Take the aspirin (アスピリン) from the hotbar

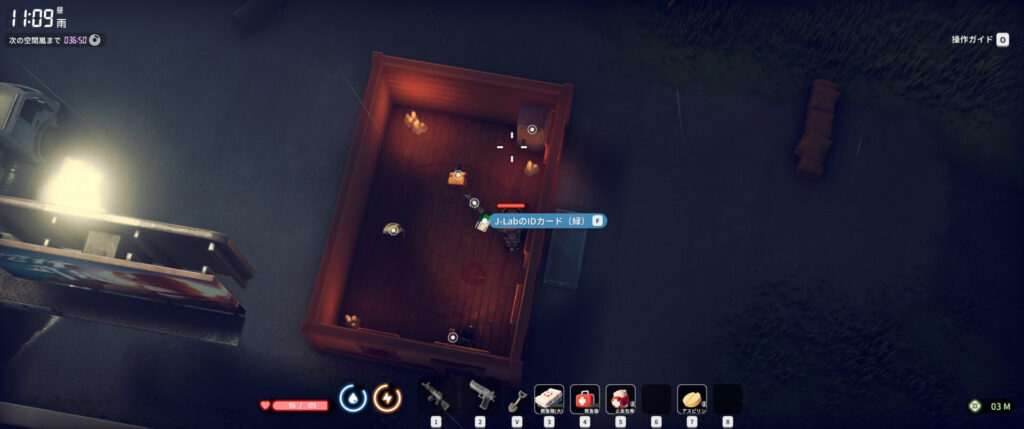[x=692, y=398]
